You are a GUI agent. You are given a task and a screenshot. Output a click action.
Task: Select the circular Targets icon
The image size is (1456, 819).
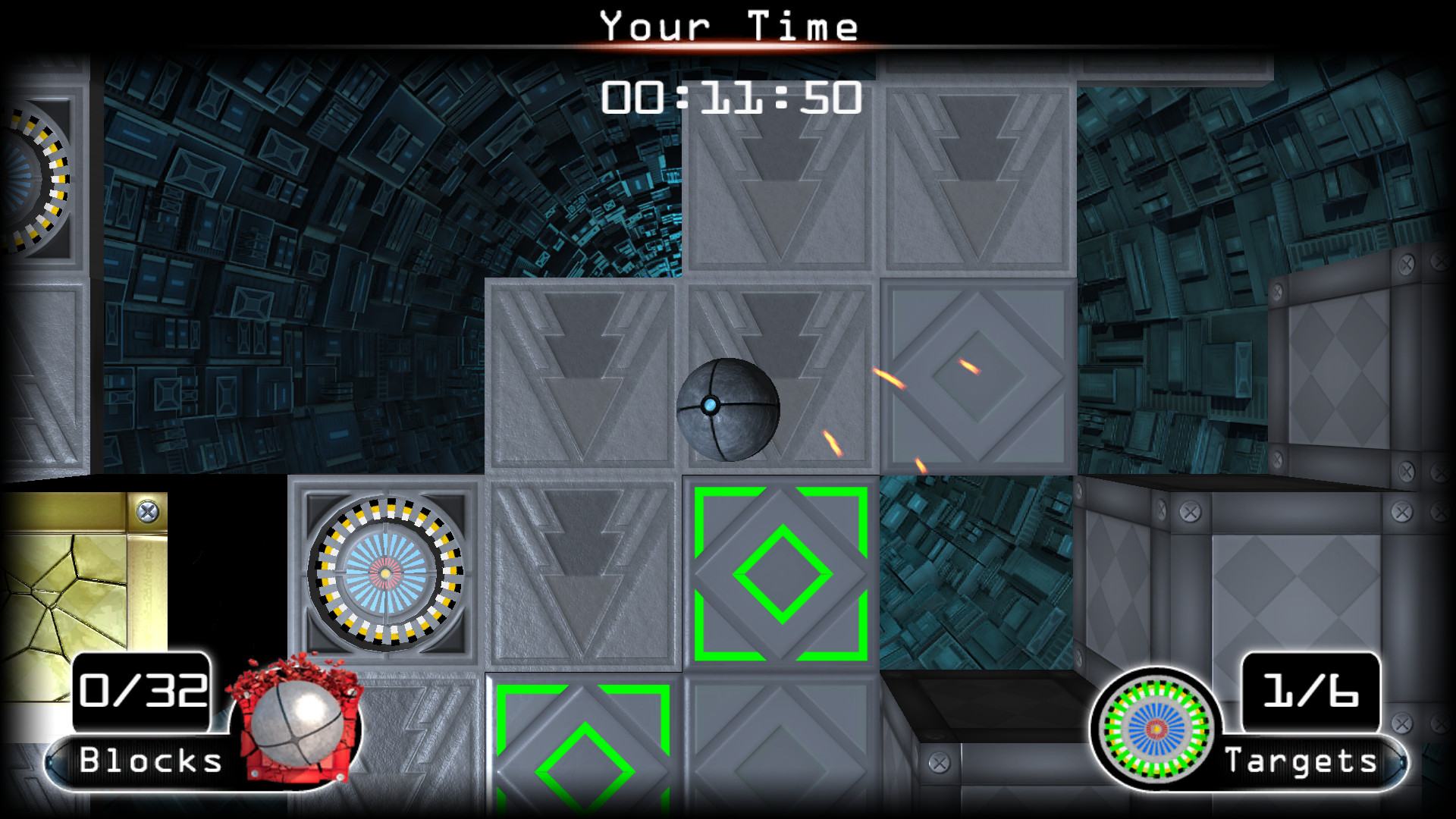[1155, 727]
